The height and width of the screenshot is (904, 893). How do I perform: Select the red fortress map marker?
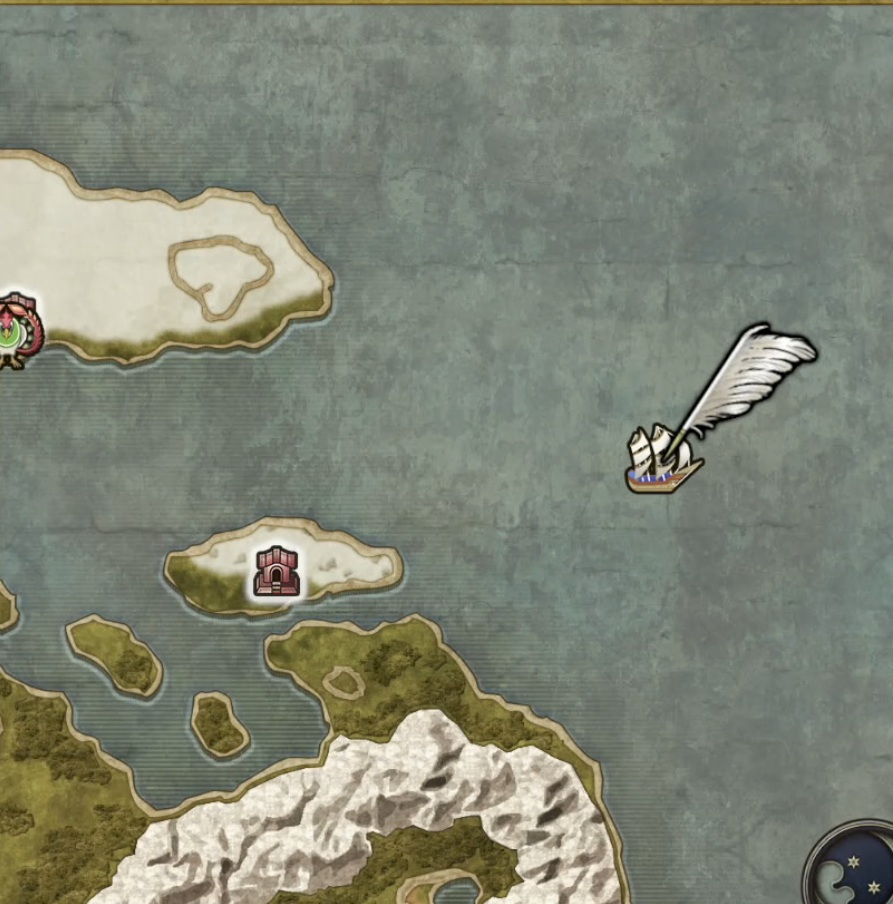pos(276,572)
